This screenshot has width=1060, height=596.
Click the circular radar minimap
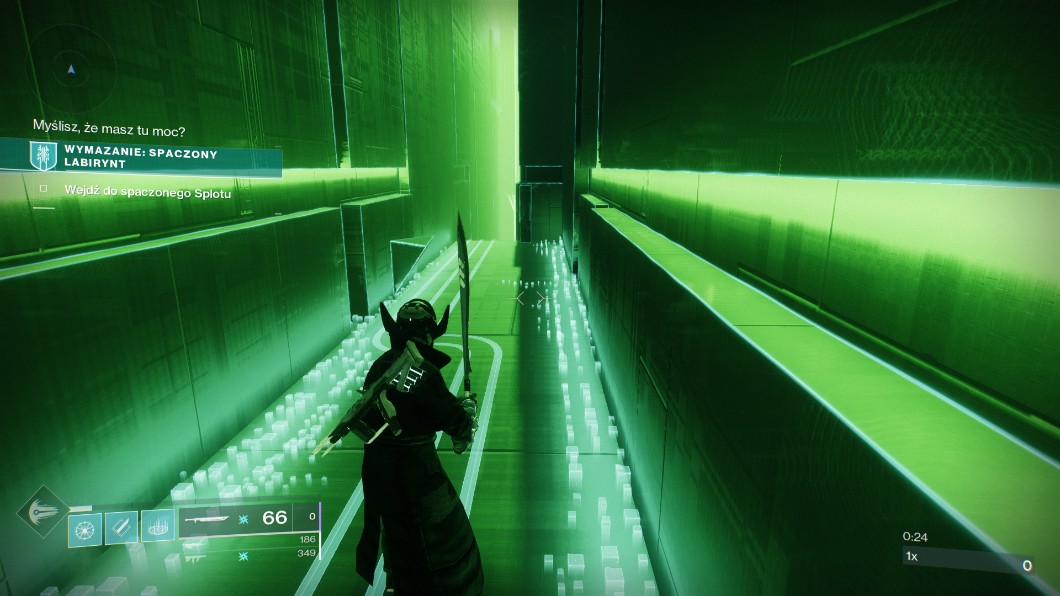pos(72,66)
